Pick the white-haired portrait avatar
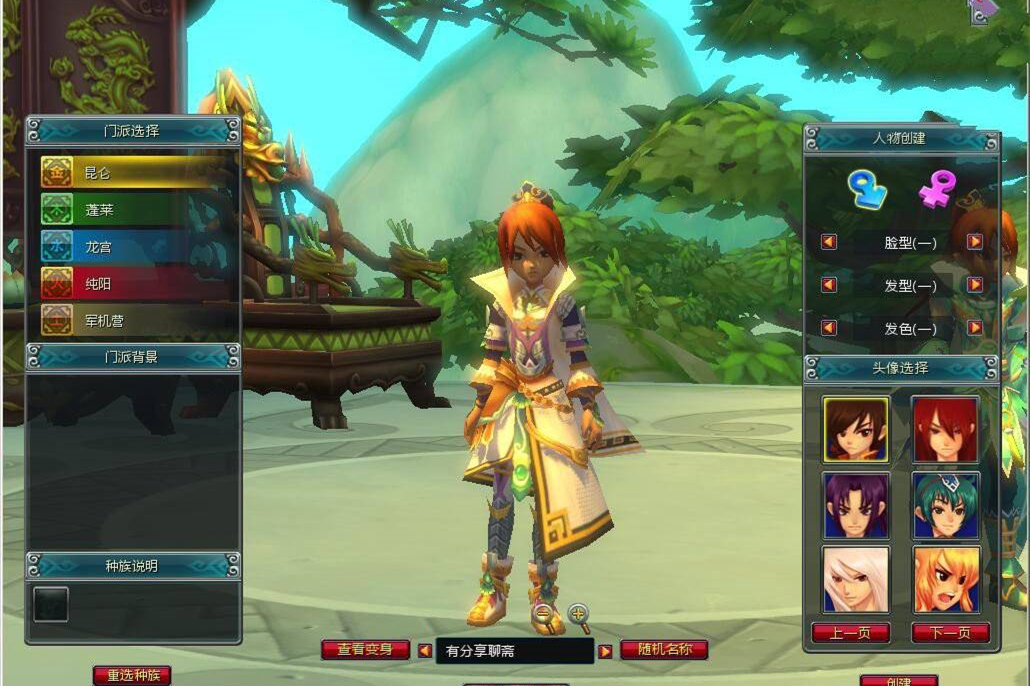This screenshot has width=1030, height=686. click(x=856, y=579)
